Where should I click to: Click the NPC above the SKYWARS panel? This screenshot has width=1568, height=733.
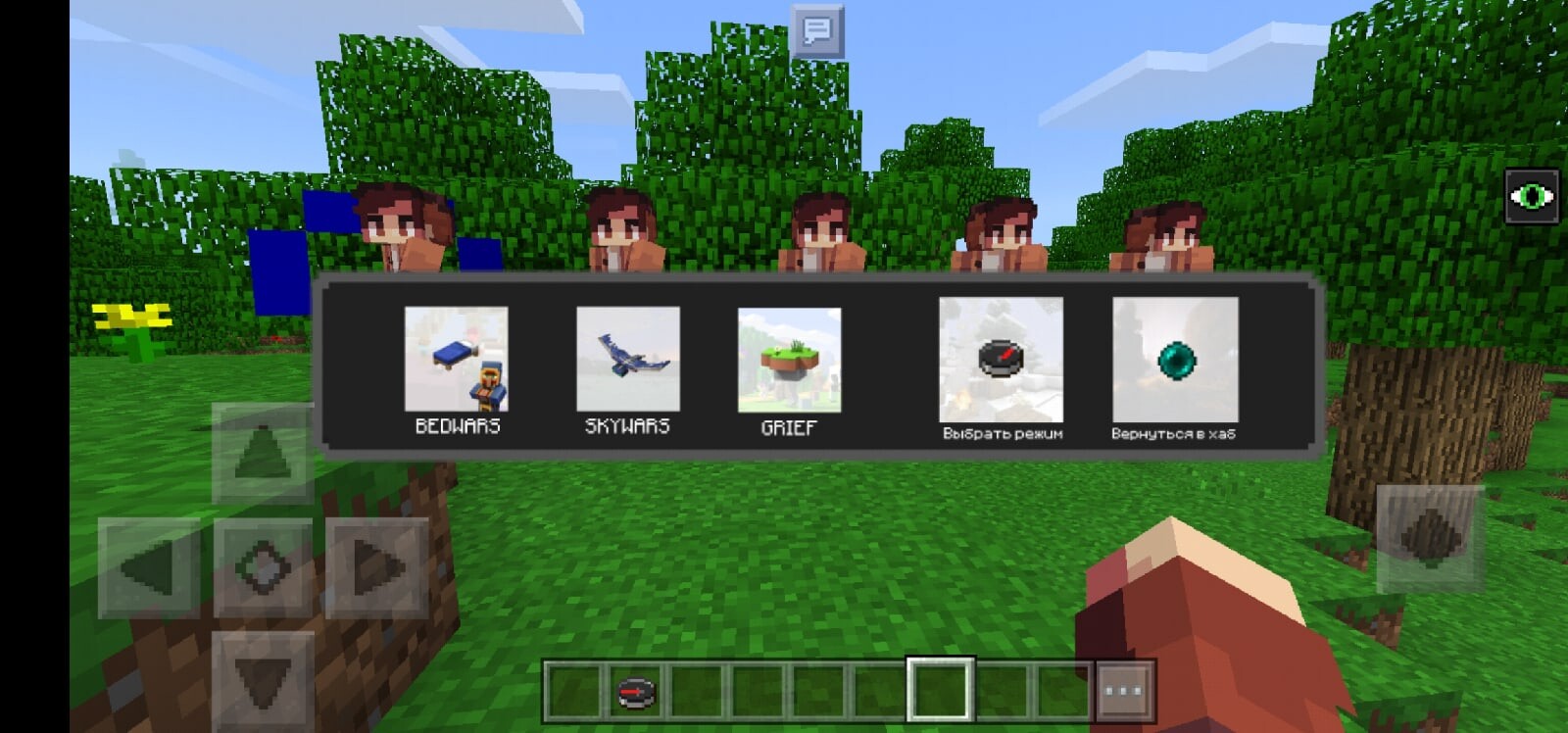[617, 235]
